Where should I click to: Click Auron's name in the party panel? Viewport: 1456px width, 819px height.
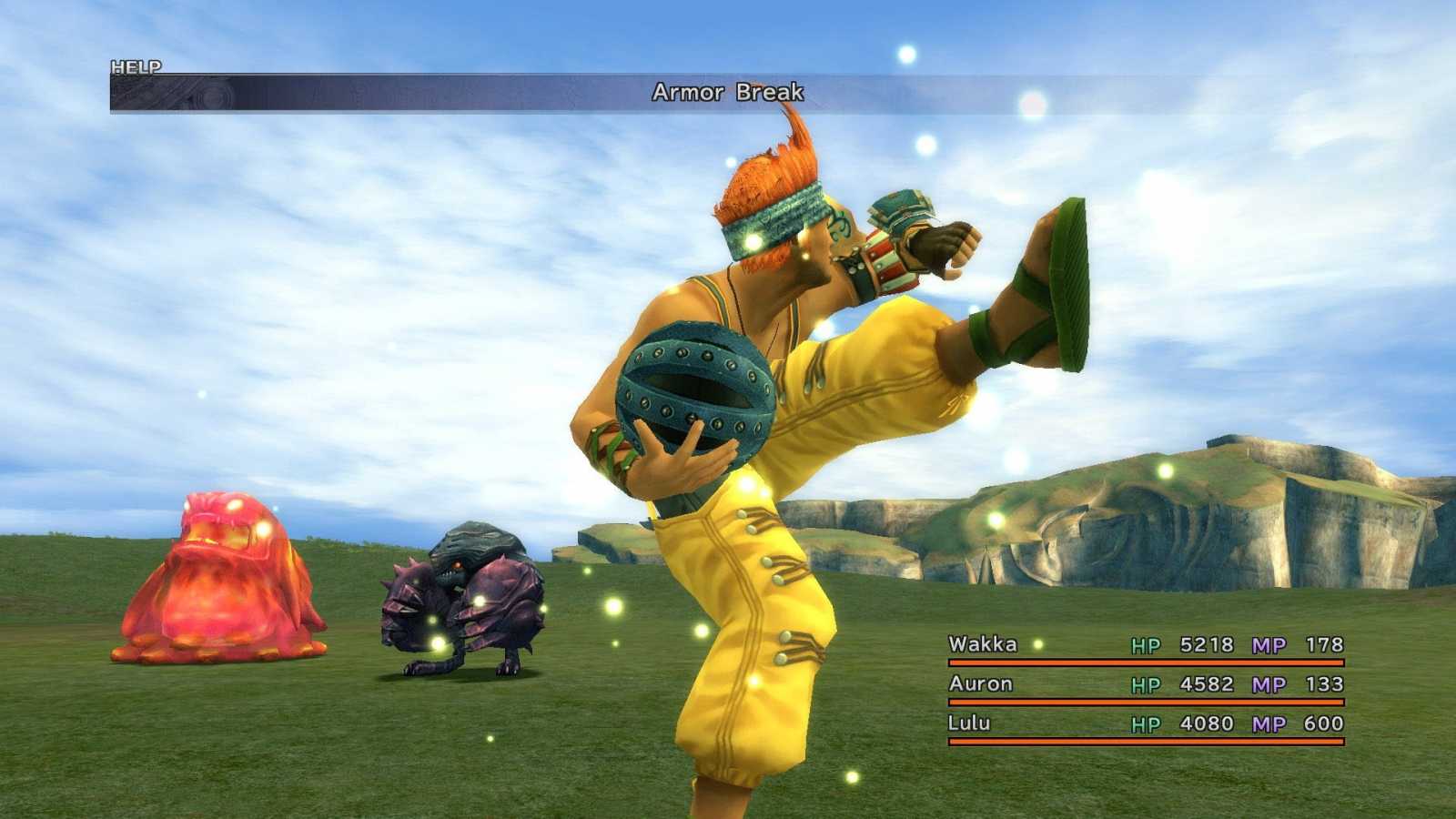(x=980, y=683)
